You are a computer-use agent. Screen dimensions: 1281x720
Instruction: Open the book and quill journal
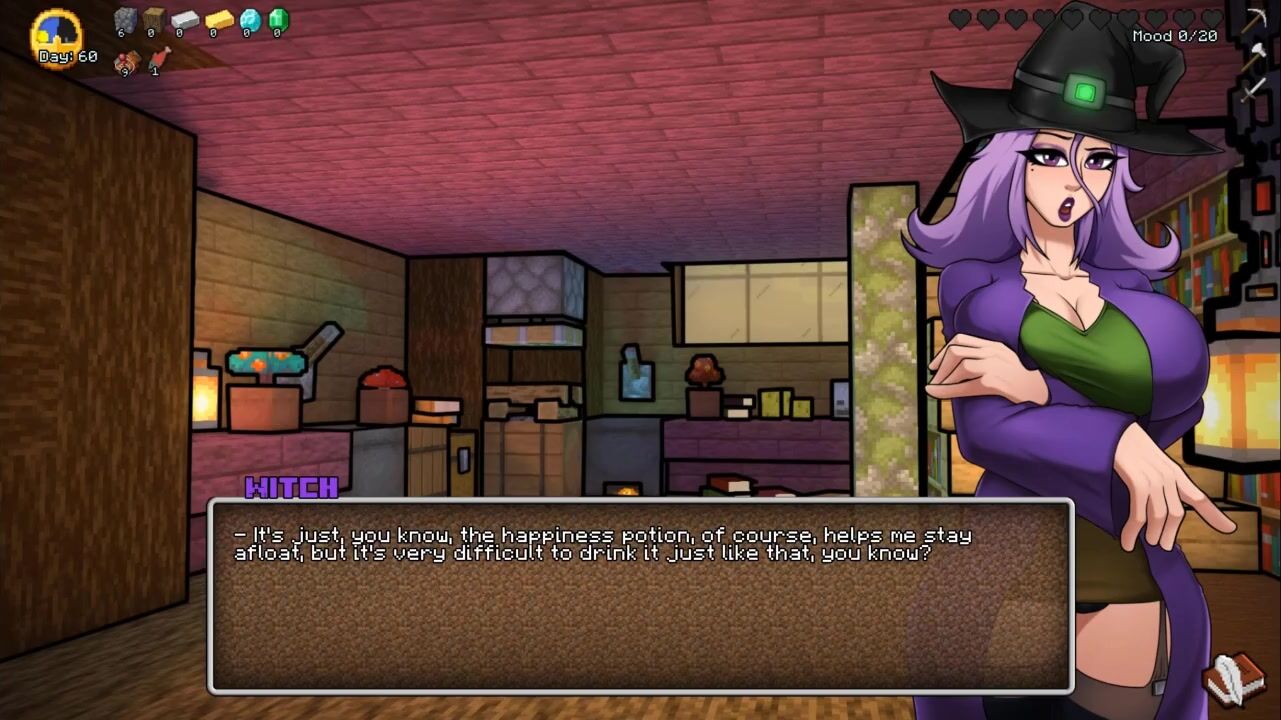point(1235,679)
